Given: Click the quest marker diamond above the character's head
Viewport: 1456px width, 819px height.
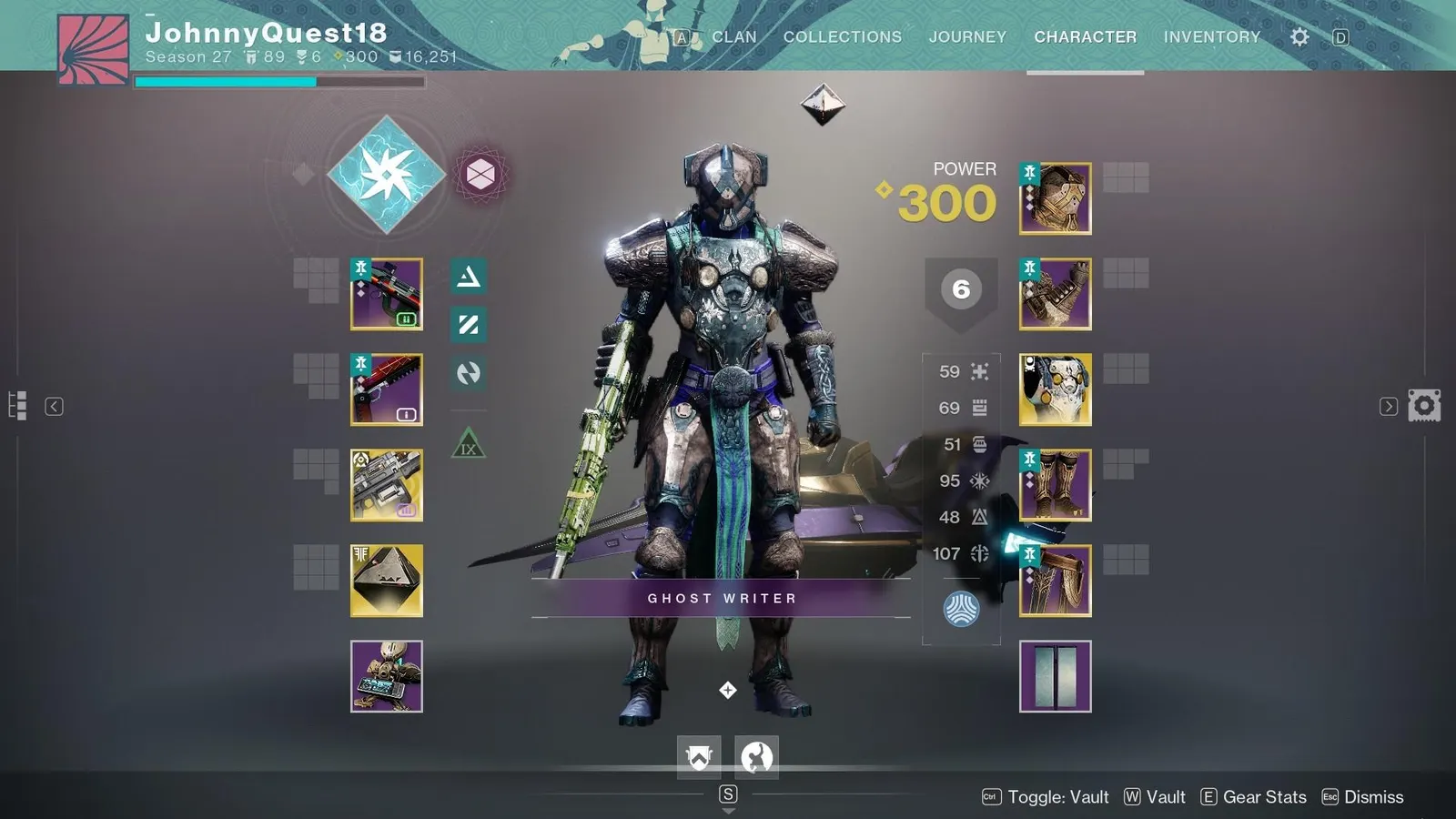Looking at the screenshot, I should 824,106.
